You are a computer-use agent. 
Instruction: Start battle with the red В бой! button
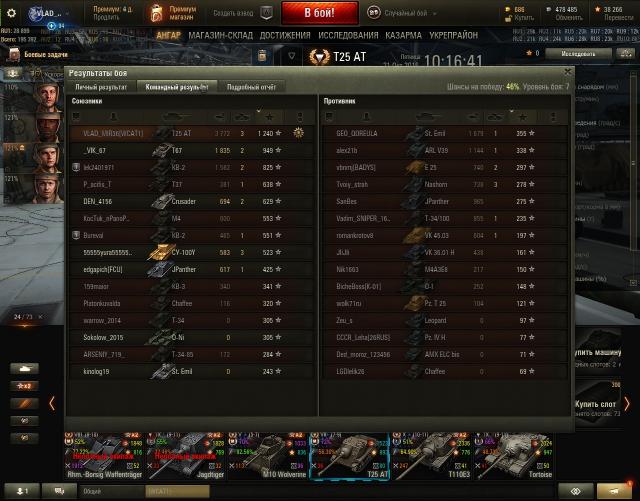[x=319, y=13]
